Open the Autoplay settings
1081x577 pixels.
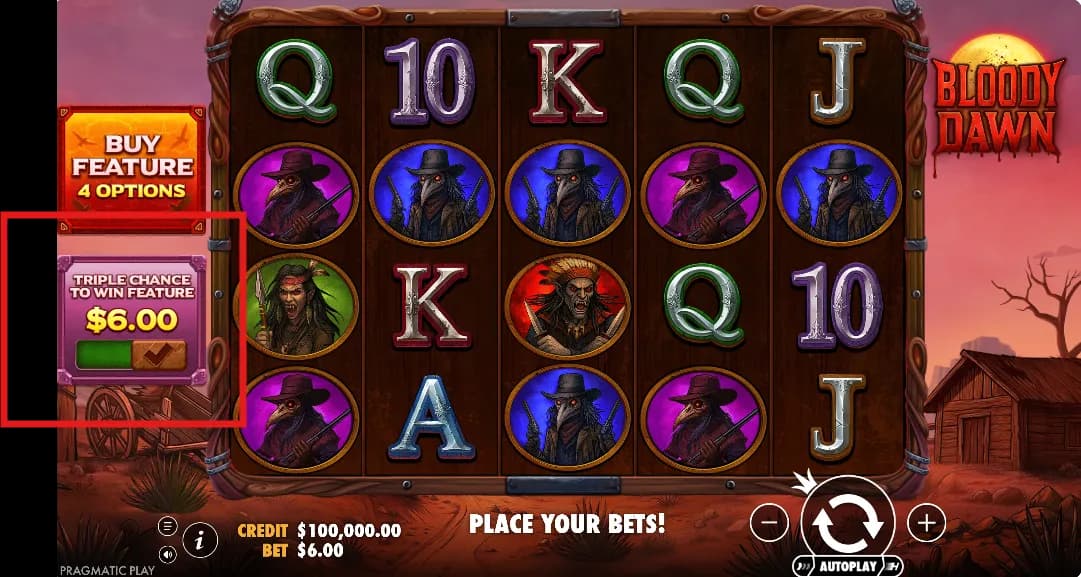(847, 566)
